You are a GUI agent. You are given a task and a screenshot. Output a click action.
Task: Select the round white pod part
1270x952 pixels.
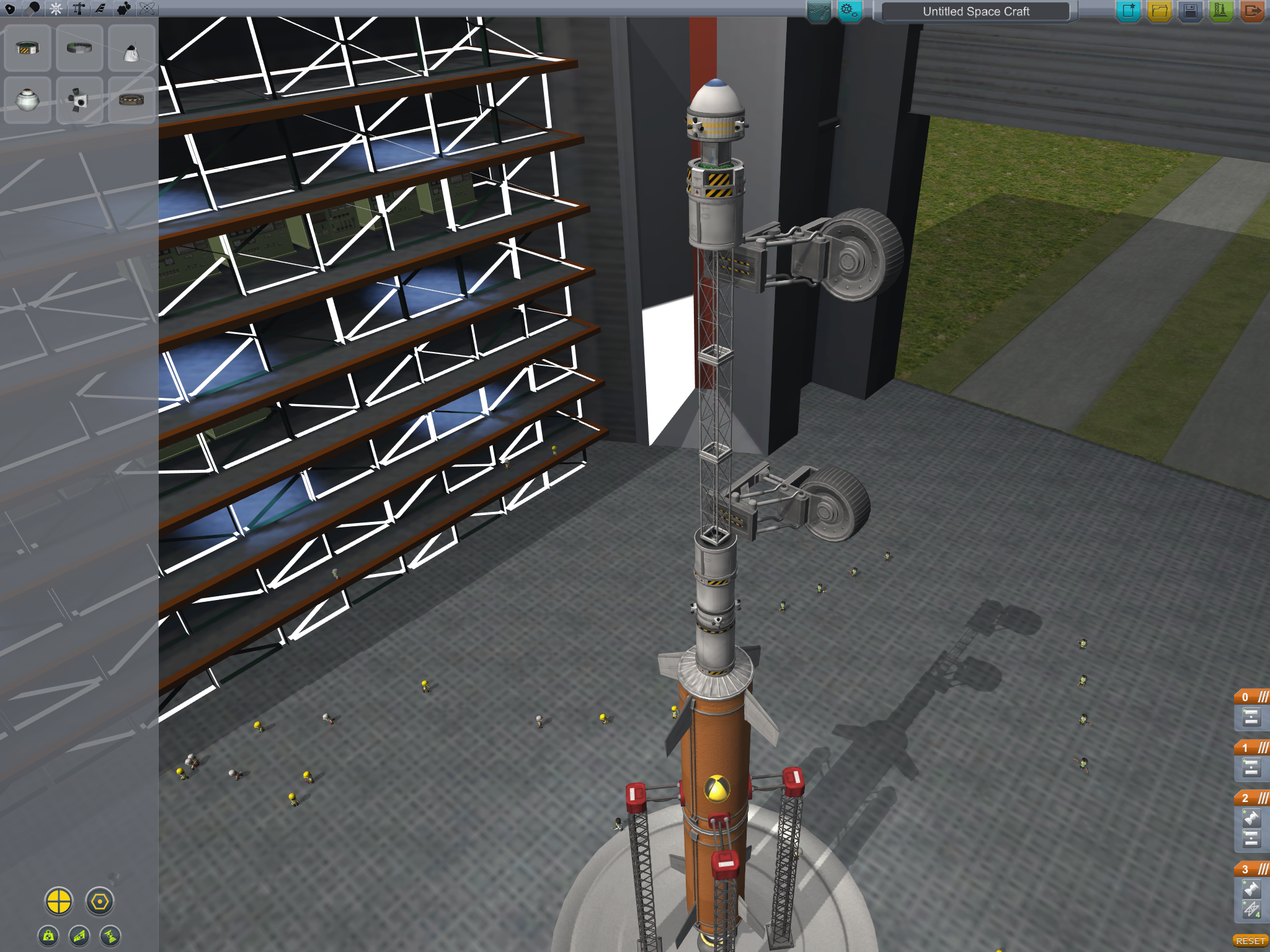click(x=27, y=100)
